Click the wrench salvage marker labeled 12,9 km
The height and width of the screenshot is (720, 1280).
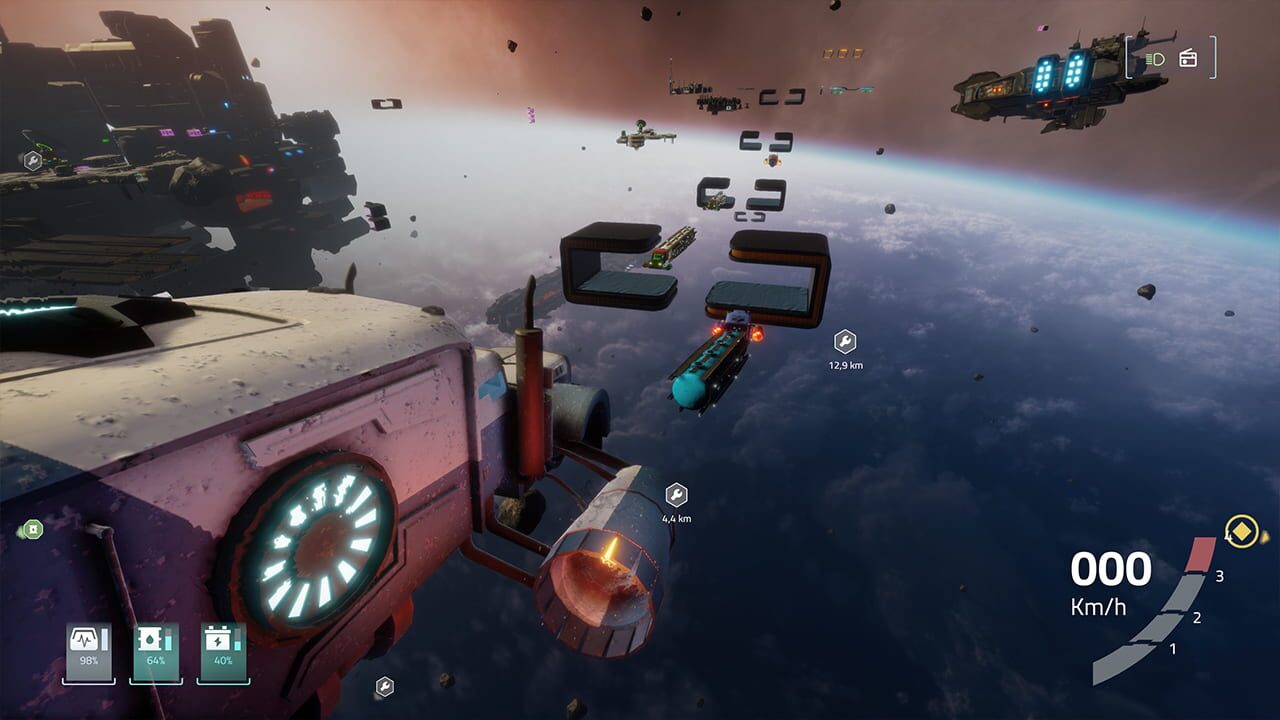843,340
